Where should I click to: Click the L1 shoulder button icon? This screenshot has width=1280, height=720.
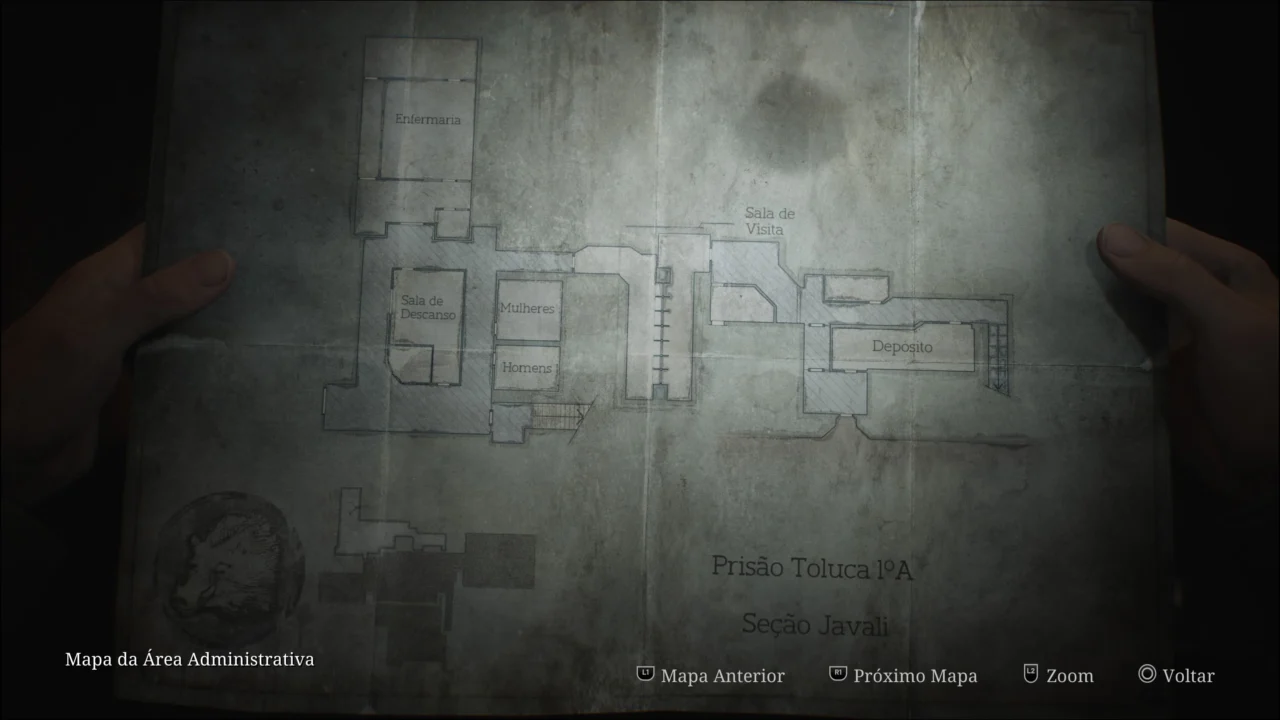click(644, 675)
